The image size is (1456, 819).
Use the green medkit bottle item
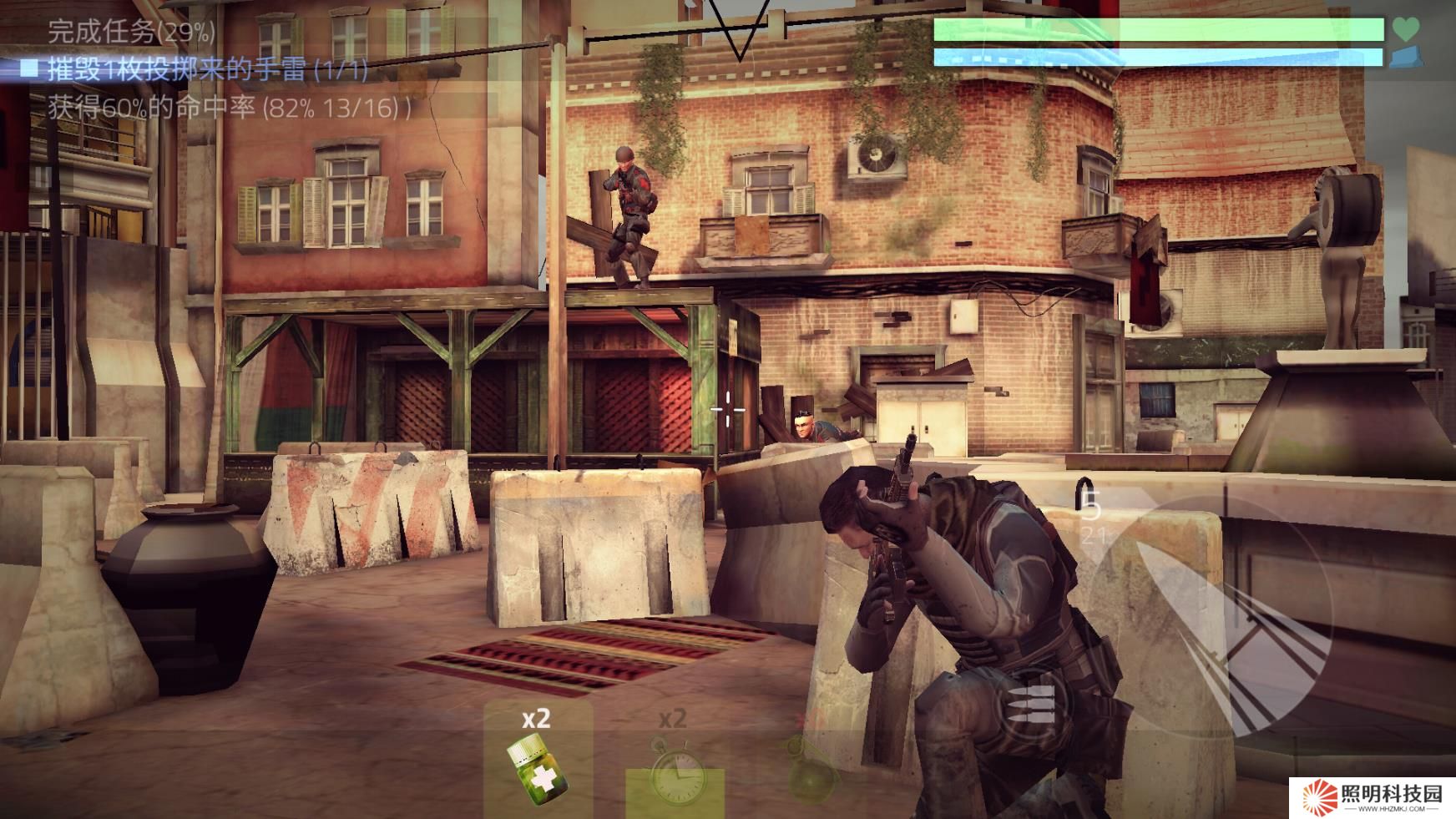click(x=536, y=766)
